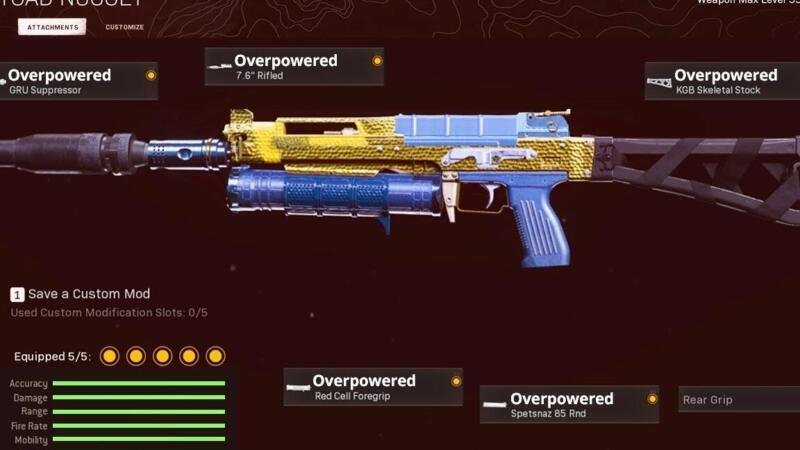Pick the Spetsnaz 85 Rnd magazine slot

point(569,404)
